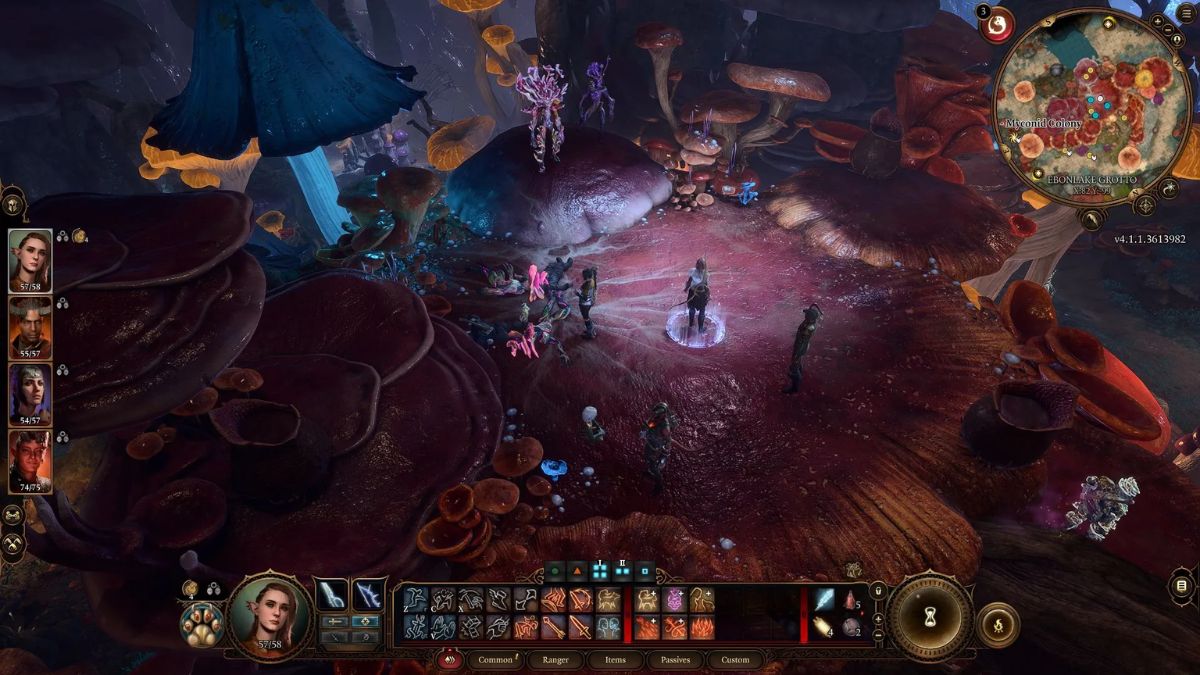Switch to the Common hotbar tab
The height and width of the screenshot is (675, 1200).
pyautogui.click(x=495, y=660)
